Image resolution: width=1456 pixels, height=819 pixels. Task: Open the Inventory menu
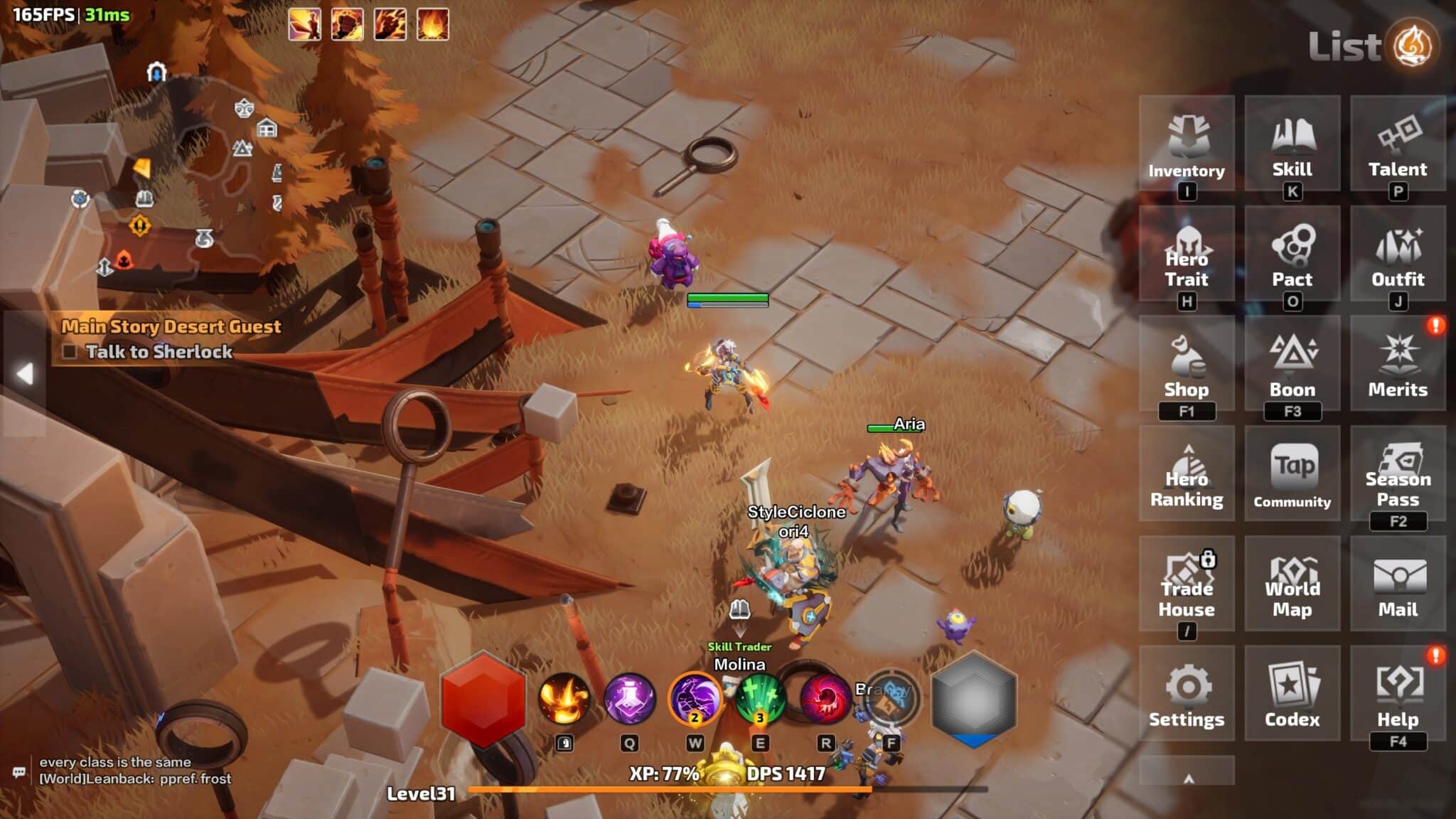click(x=1187, y=144)
